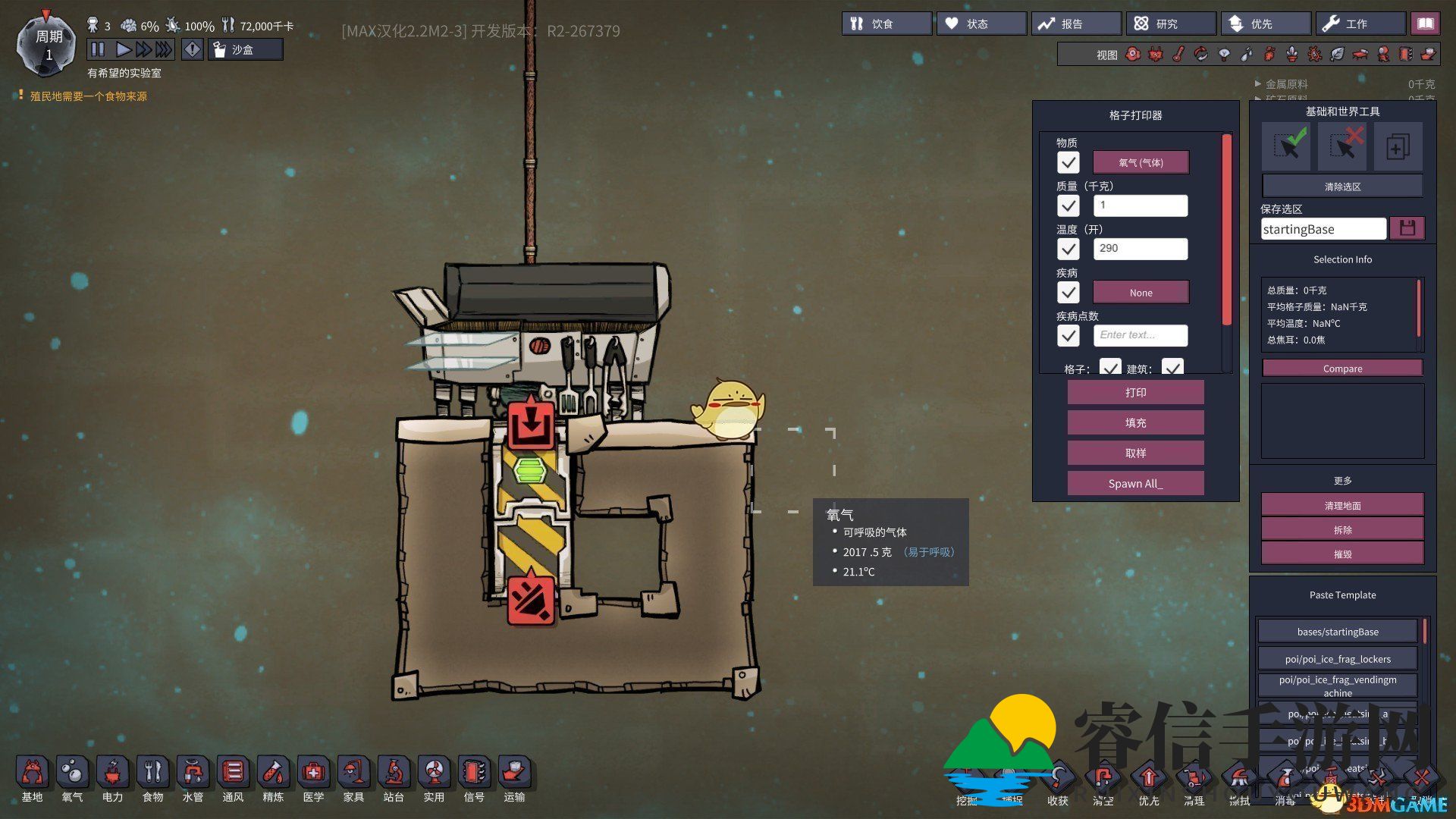The image size is (1456, 819).
Task: Open the 状态 vitals menu
Action: (981, 24)
